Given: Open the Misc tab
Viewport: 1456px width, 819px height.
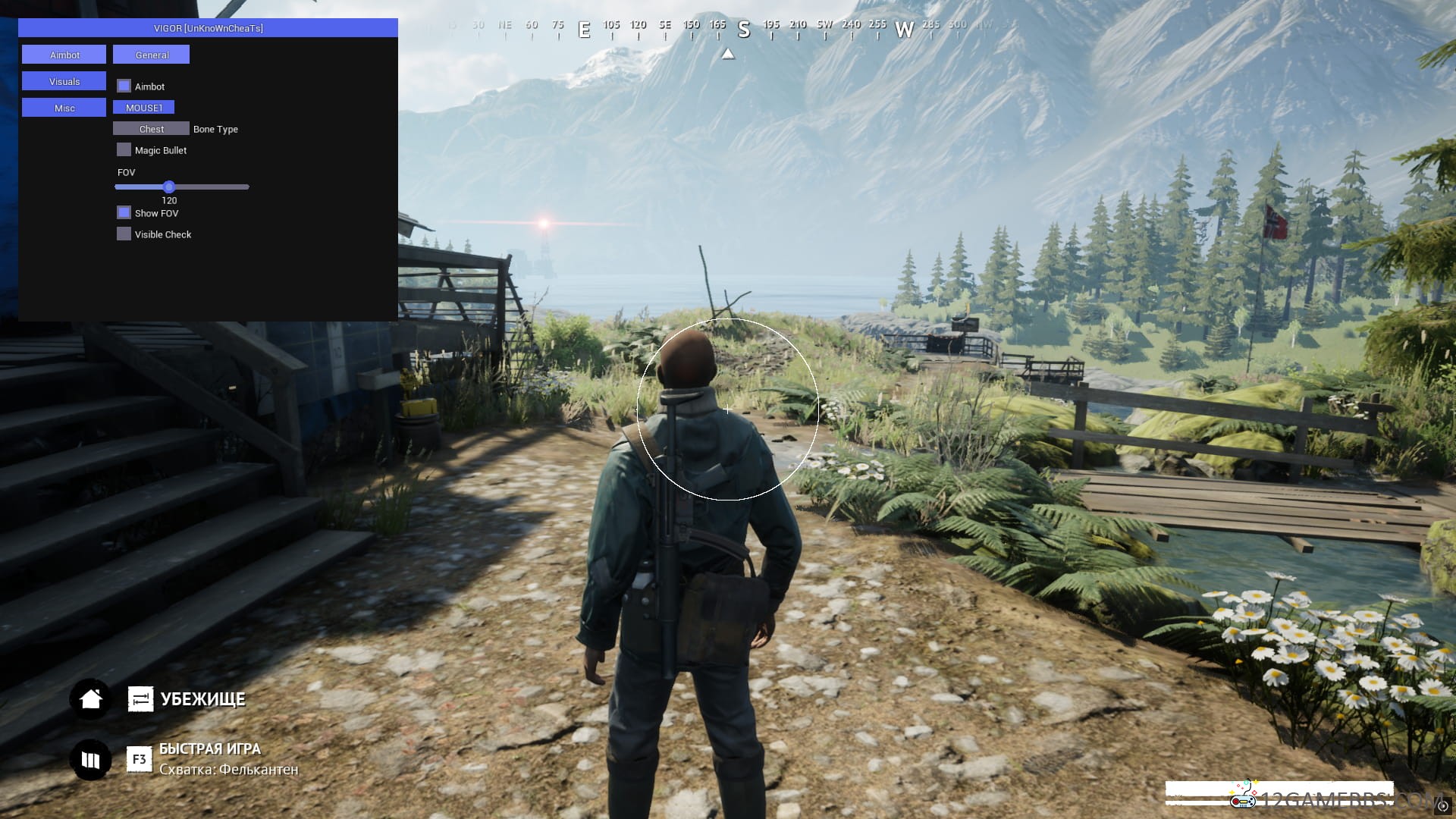Looking at the screenshot, I should (64, 108).
